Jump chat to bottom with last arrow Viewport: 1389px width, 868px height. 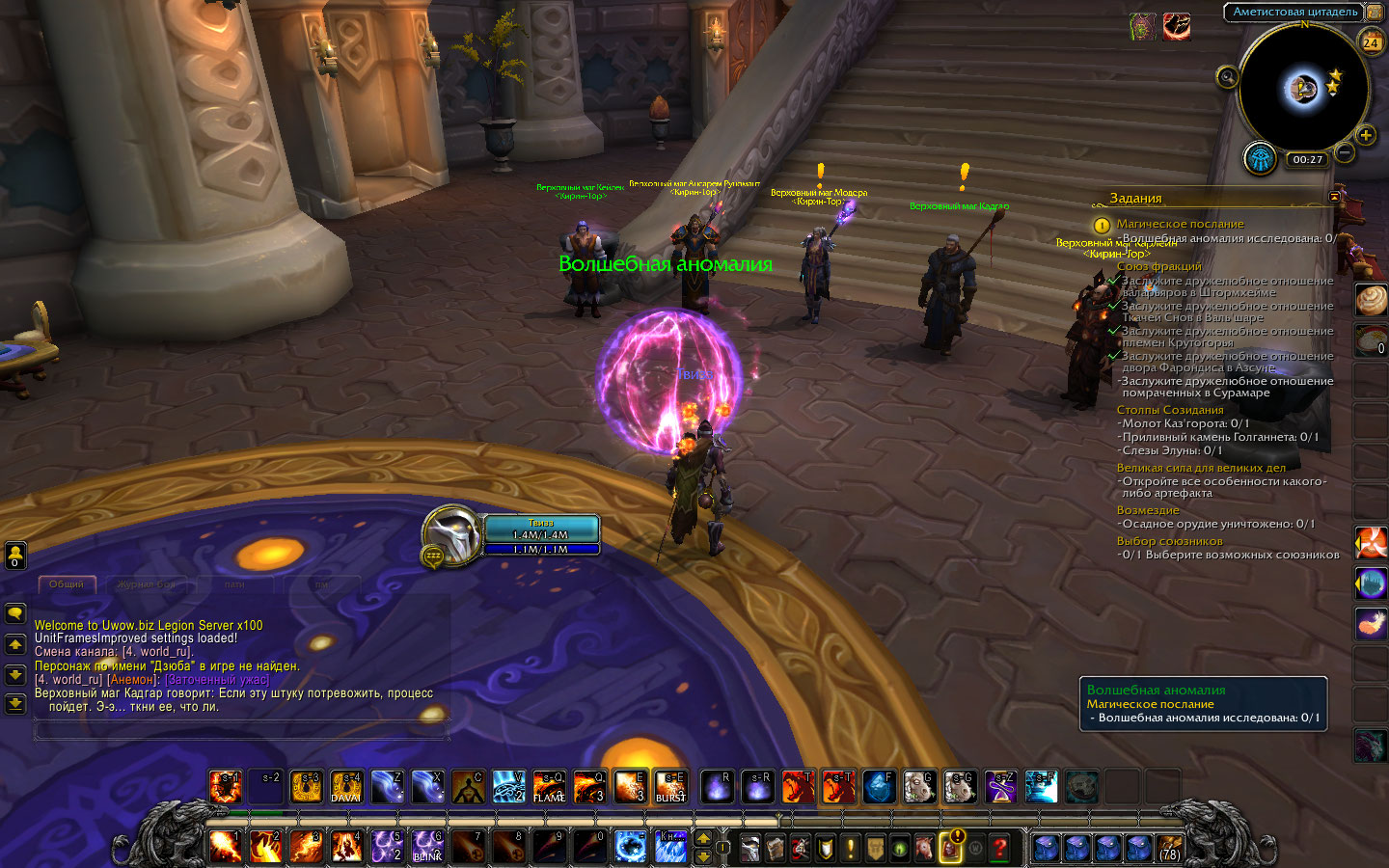15,704
